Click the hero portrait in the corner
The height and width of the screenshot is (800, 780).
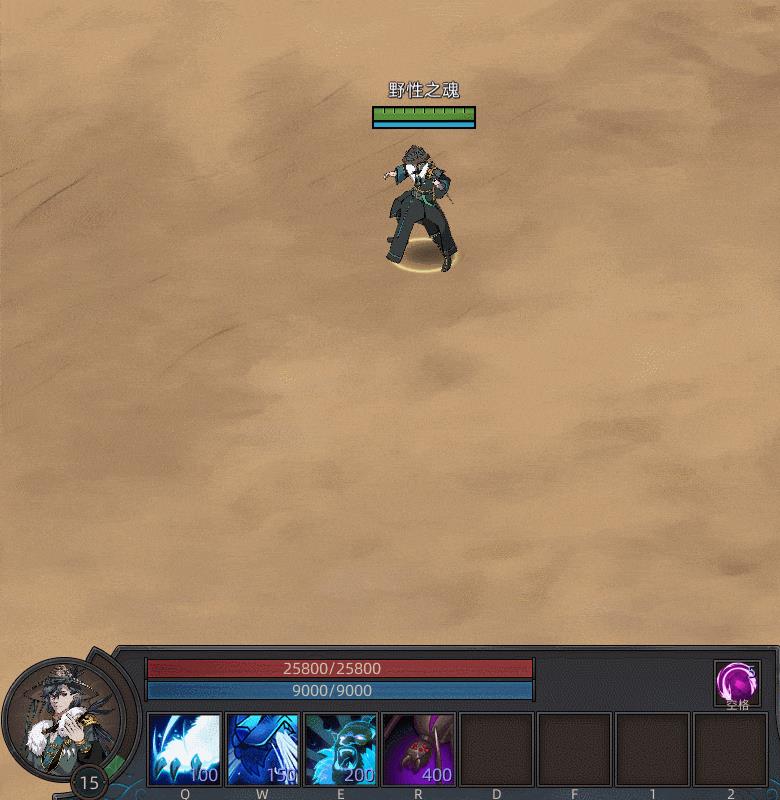click(63, 716)
